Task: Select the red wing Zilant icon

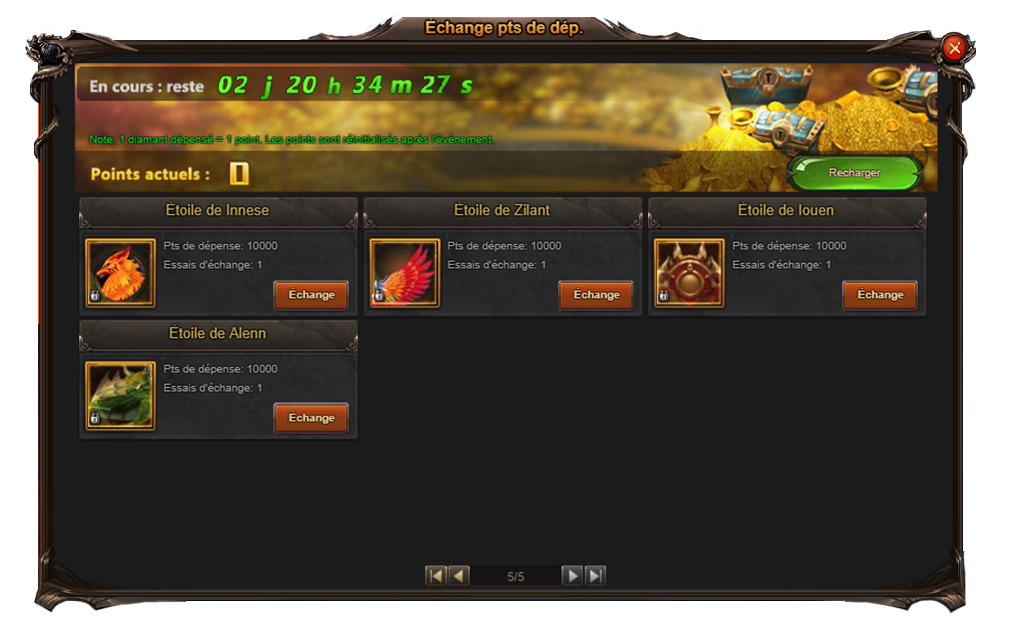Action: pos(405,273)
